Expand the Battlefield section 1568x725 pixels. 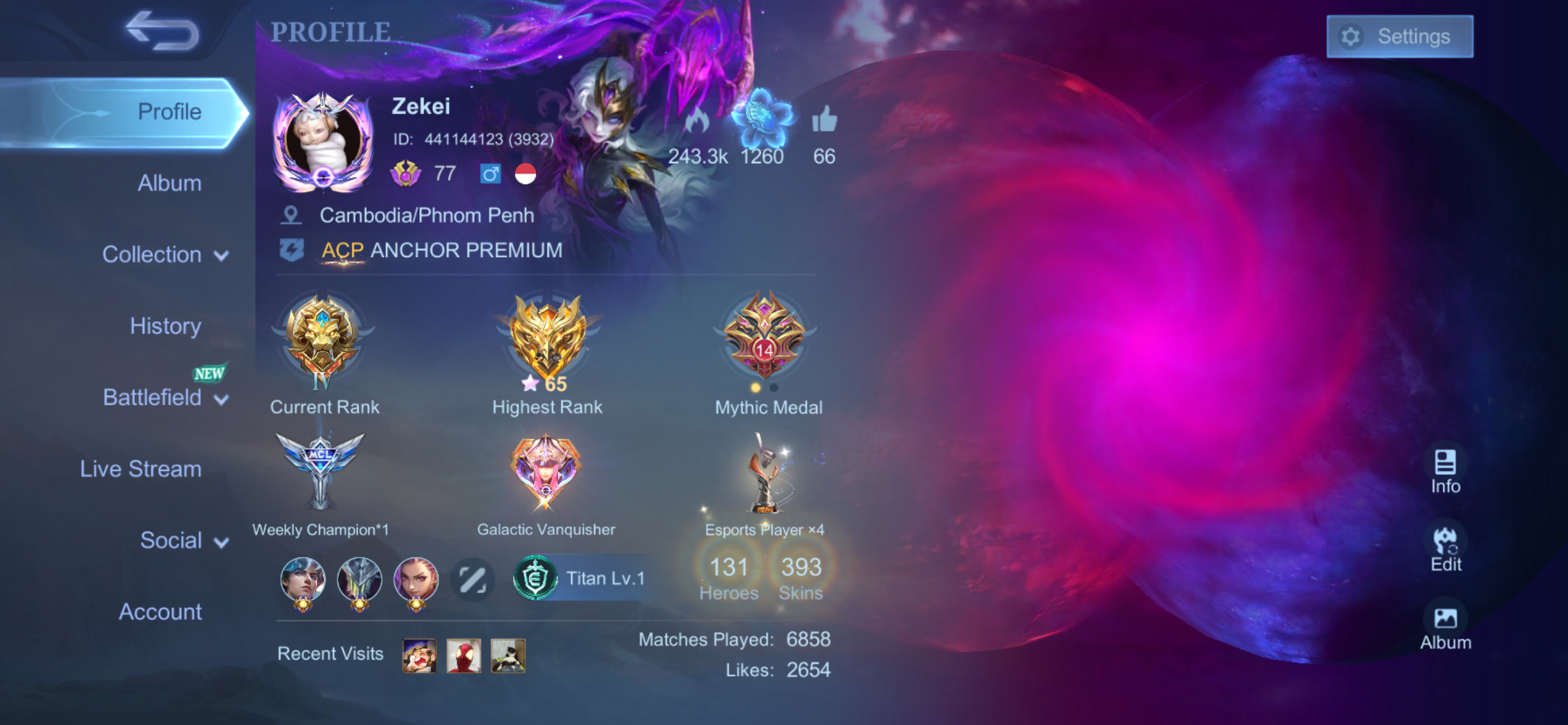point(165,398)
